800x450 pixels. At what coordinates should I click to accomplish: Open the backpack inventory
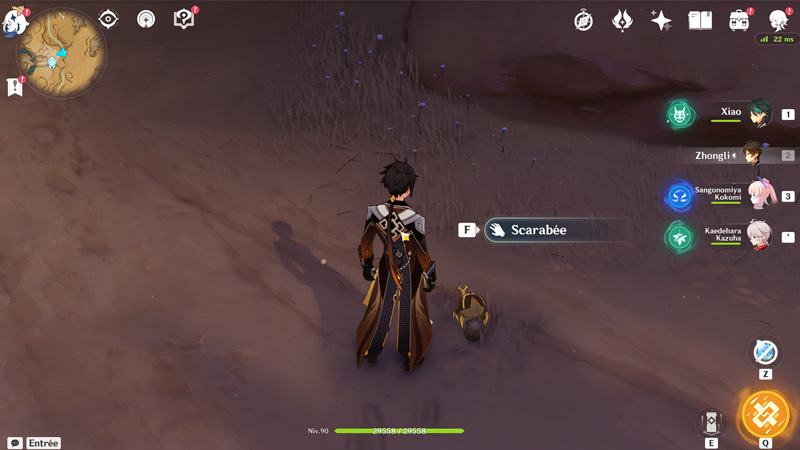click(x=740, y=20)
